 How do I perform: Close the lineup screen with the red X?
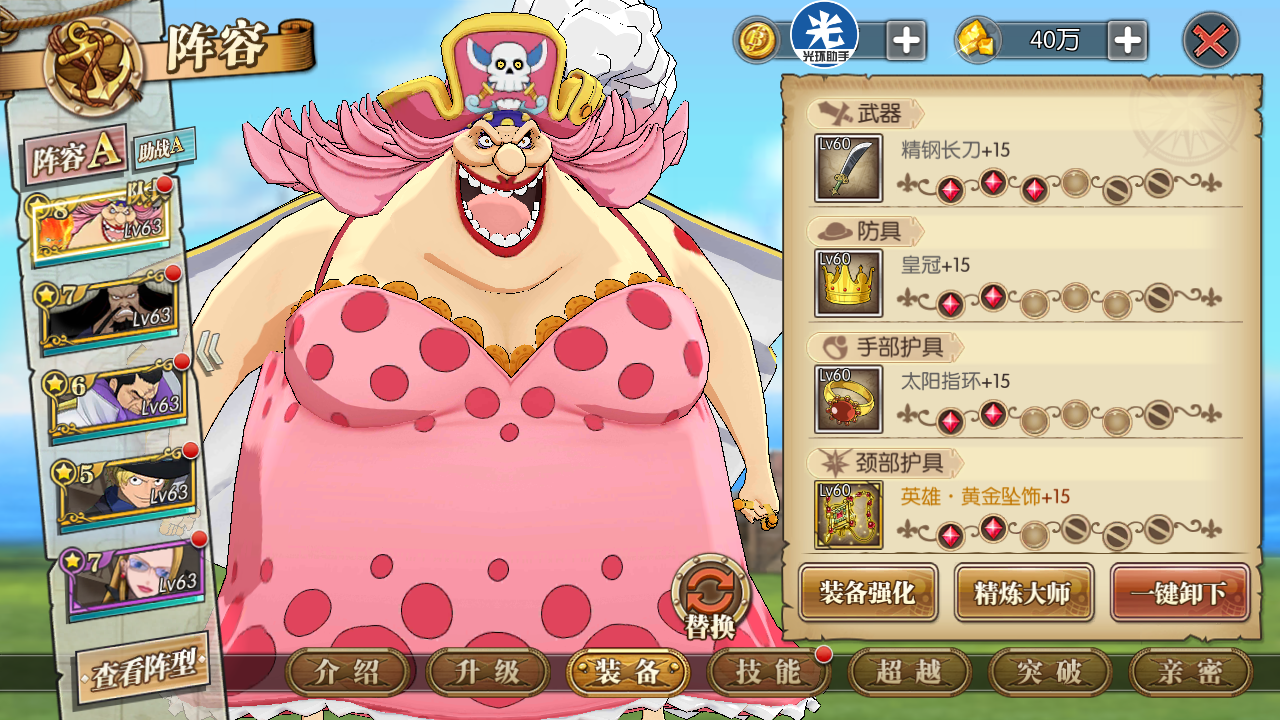[x=1211, y=41]
